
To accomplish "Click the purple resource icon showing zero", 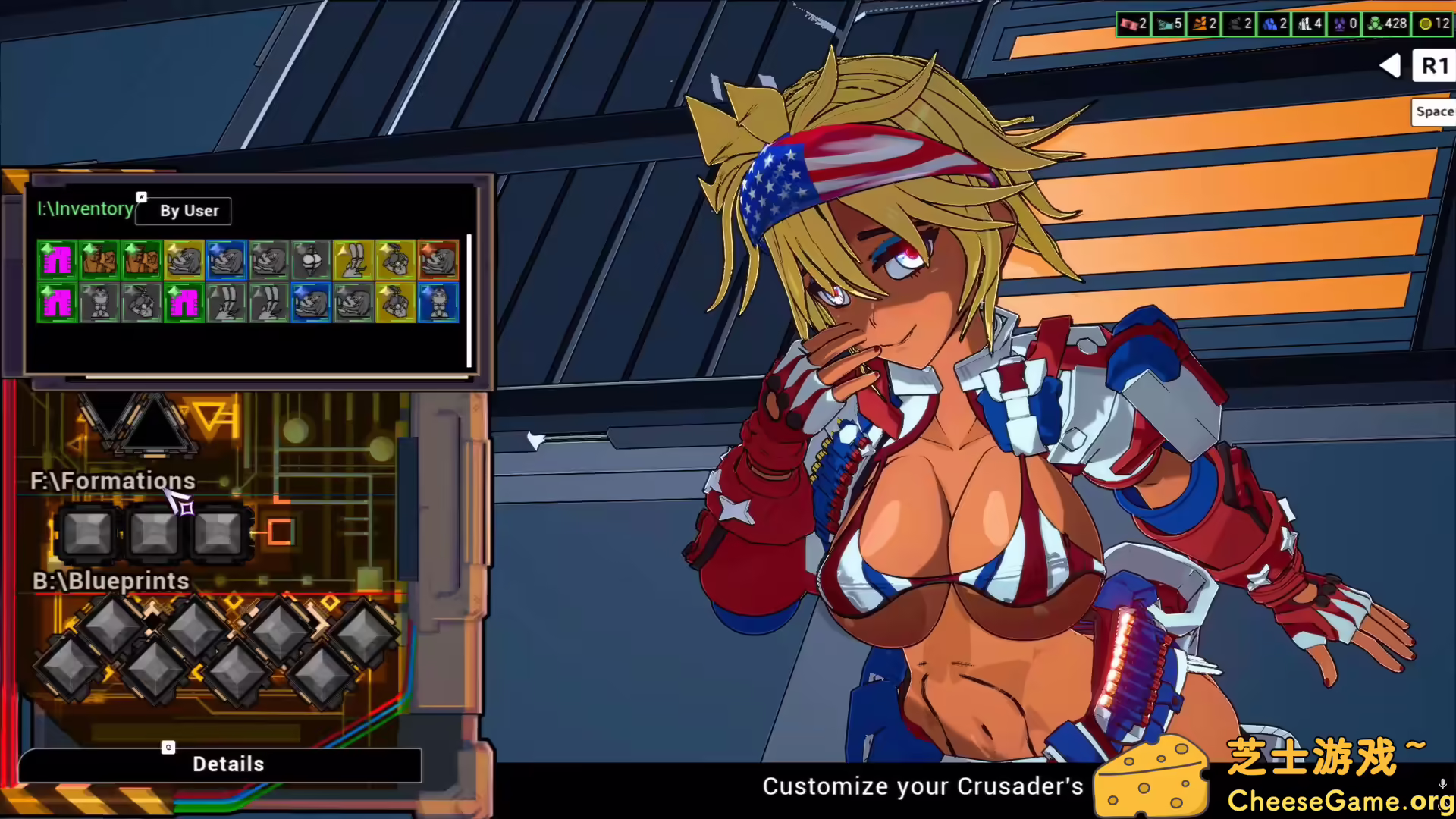I will point(1341,24).
